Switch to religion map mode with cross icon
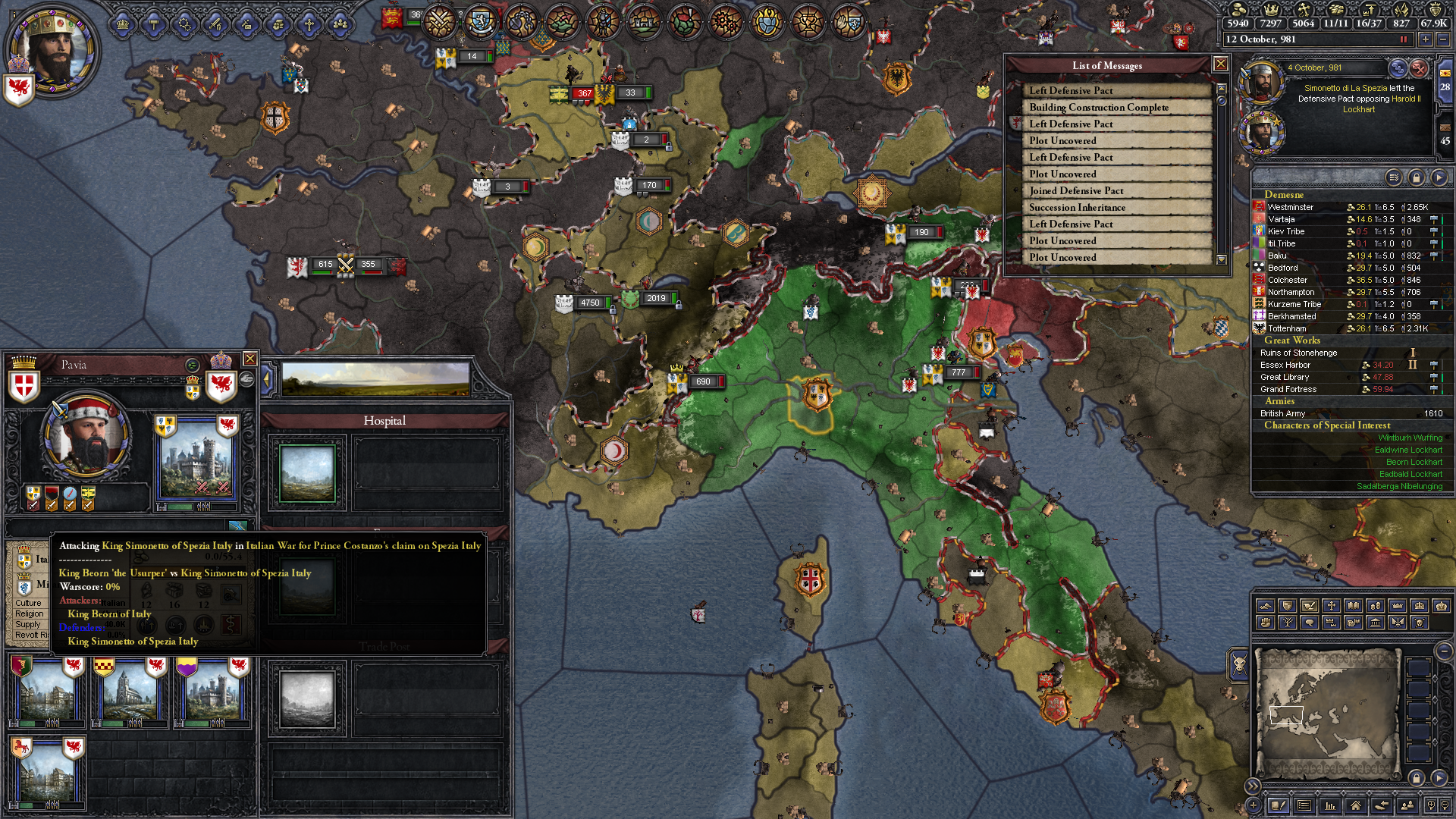1456x819 pixels. click(1332, 606)
